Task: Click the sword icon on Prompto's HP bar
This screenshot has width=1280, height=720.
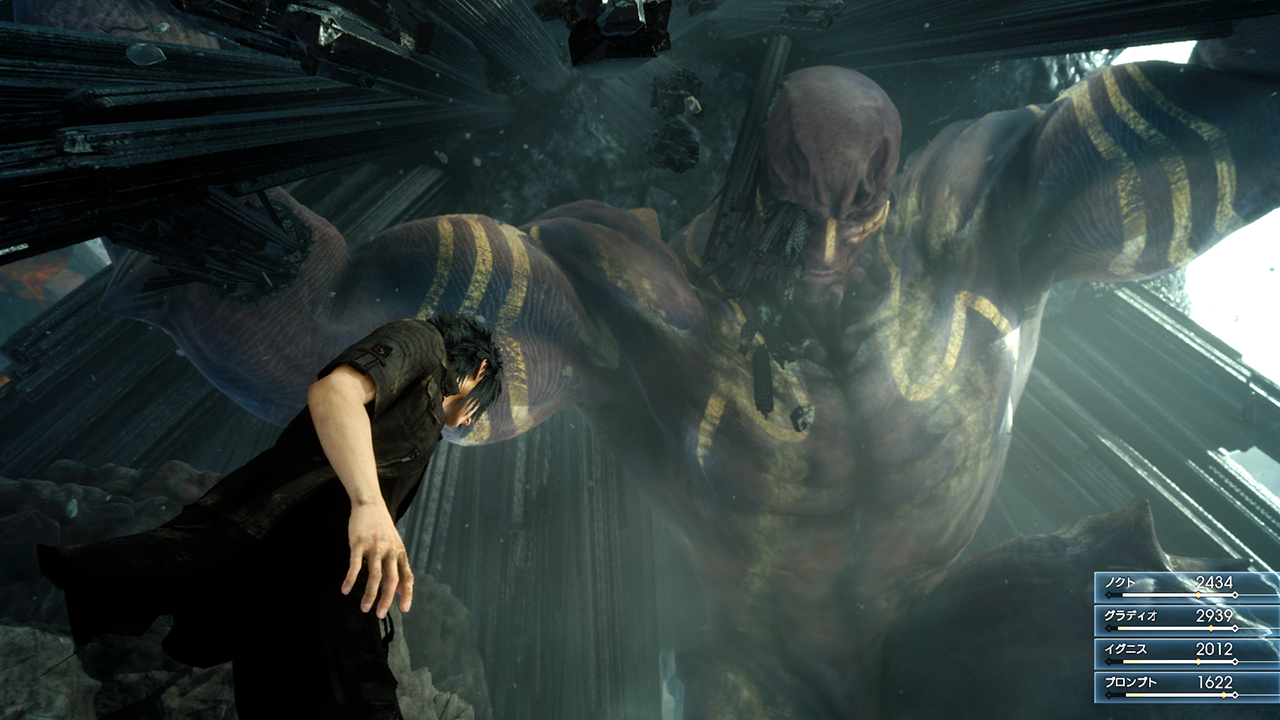Action: pos(1108,694)
